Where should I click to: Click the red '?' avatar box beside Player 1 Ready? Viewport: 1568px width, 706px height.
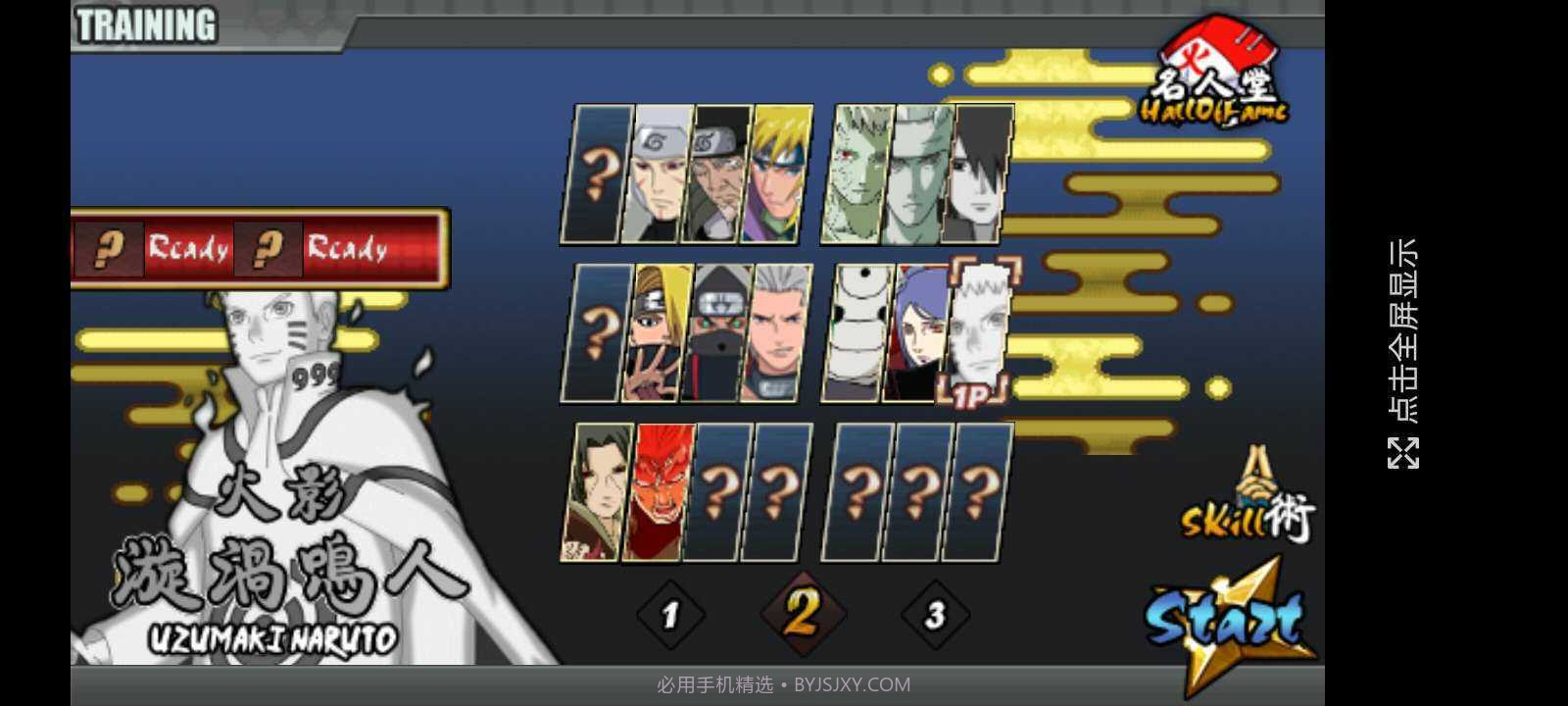[x=108, y=250]
